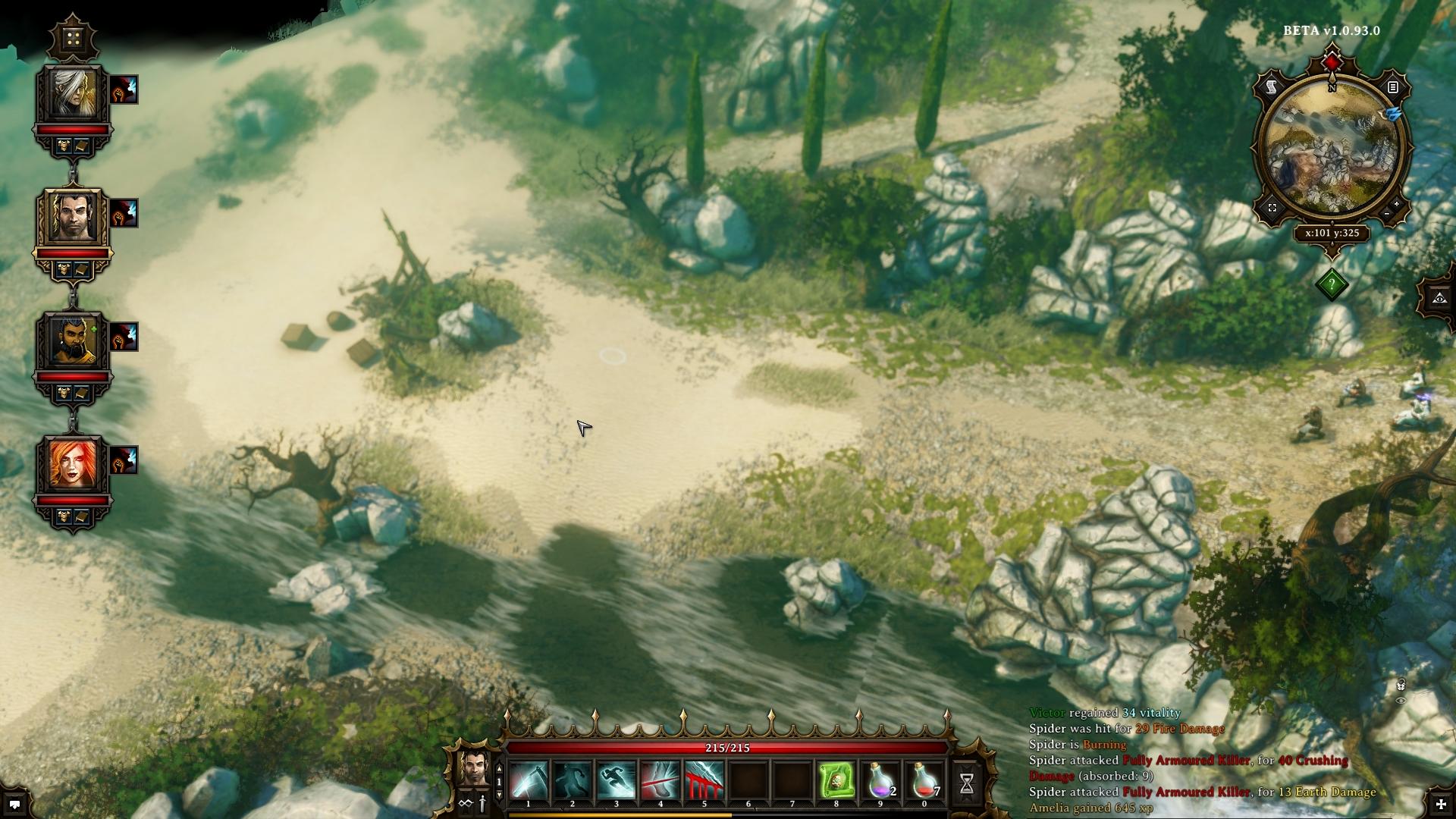Activate the scythe slash skill in slot 1

(529, 780)
